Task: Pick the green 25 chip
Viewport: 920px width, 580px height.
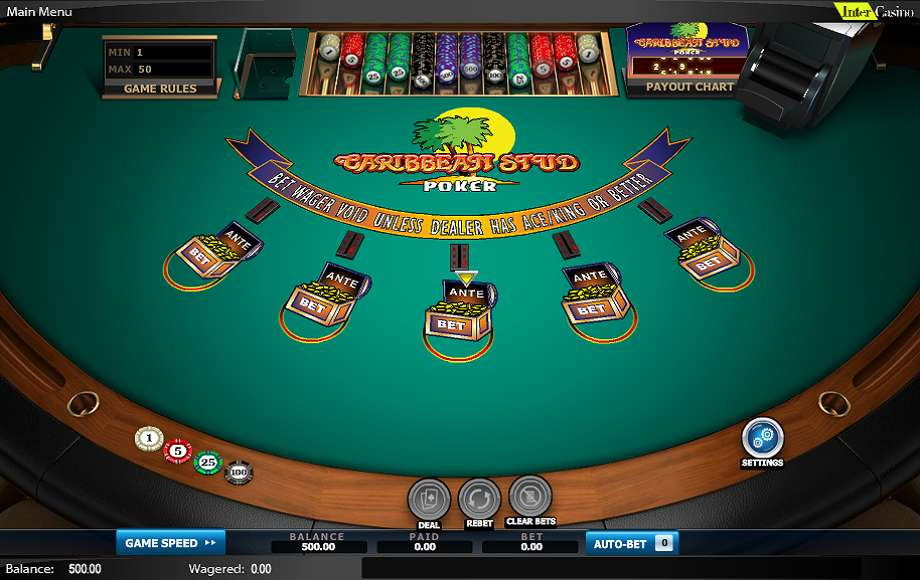Action: coord(207,462)
